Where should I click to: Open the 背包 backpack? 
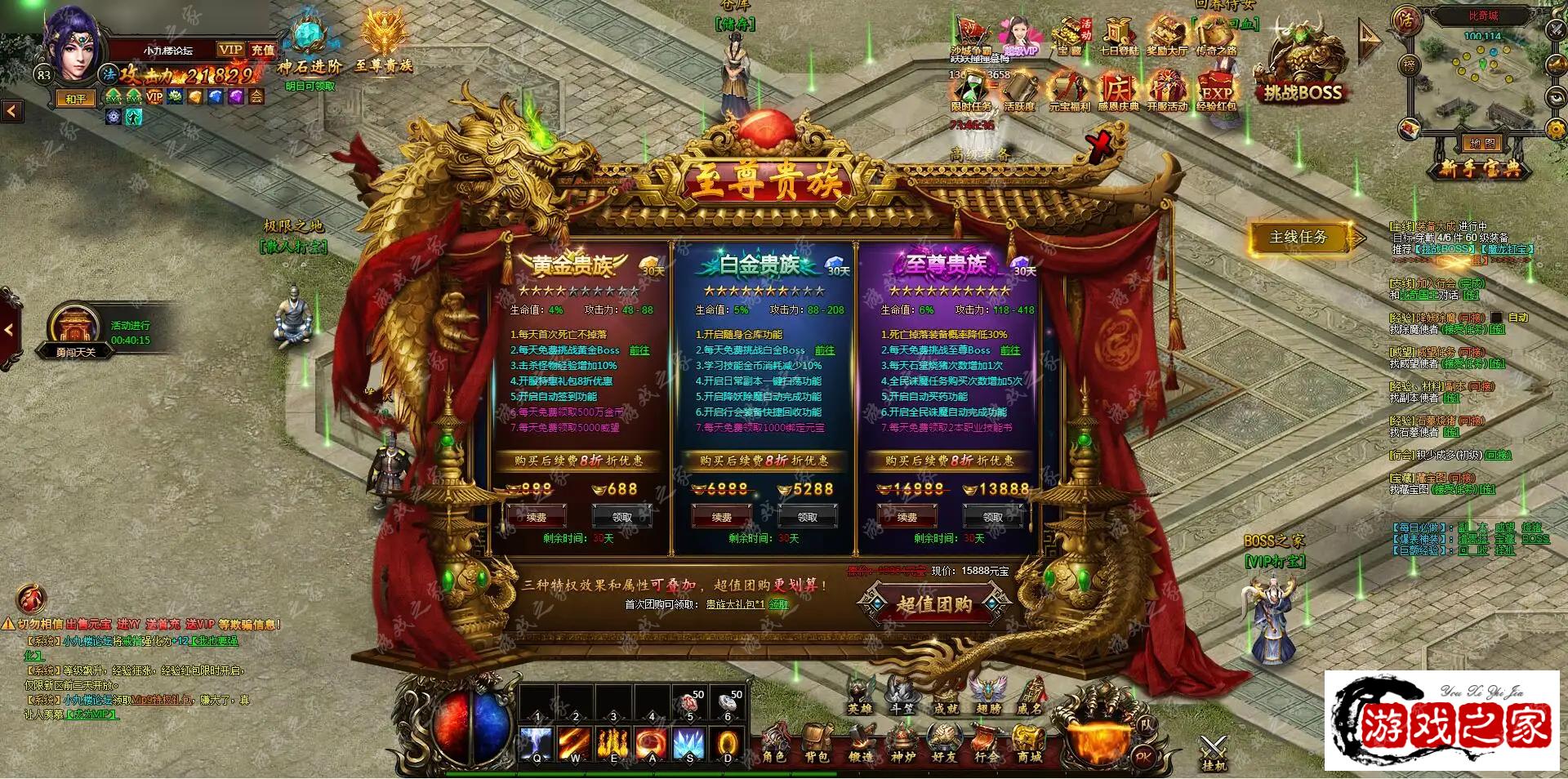pos(817,745)
